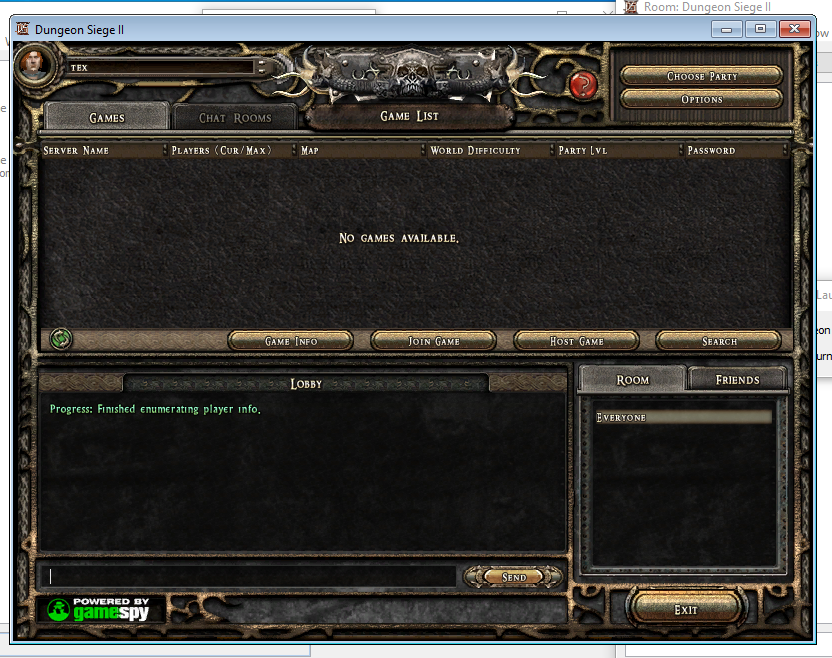Select the Room tab

[x=633, y=380]
